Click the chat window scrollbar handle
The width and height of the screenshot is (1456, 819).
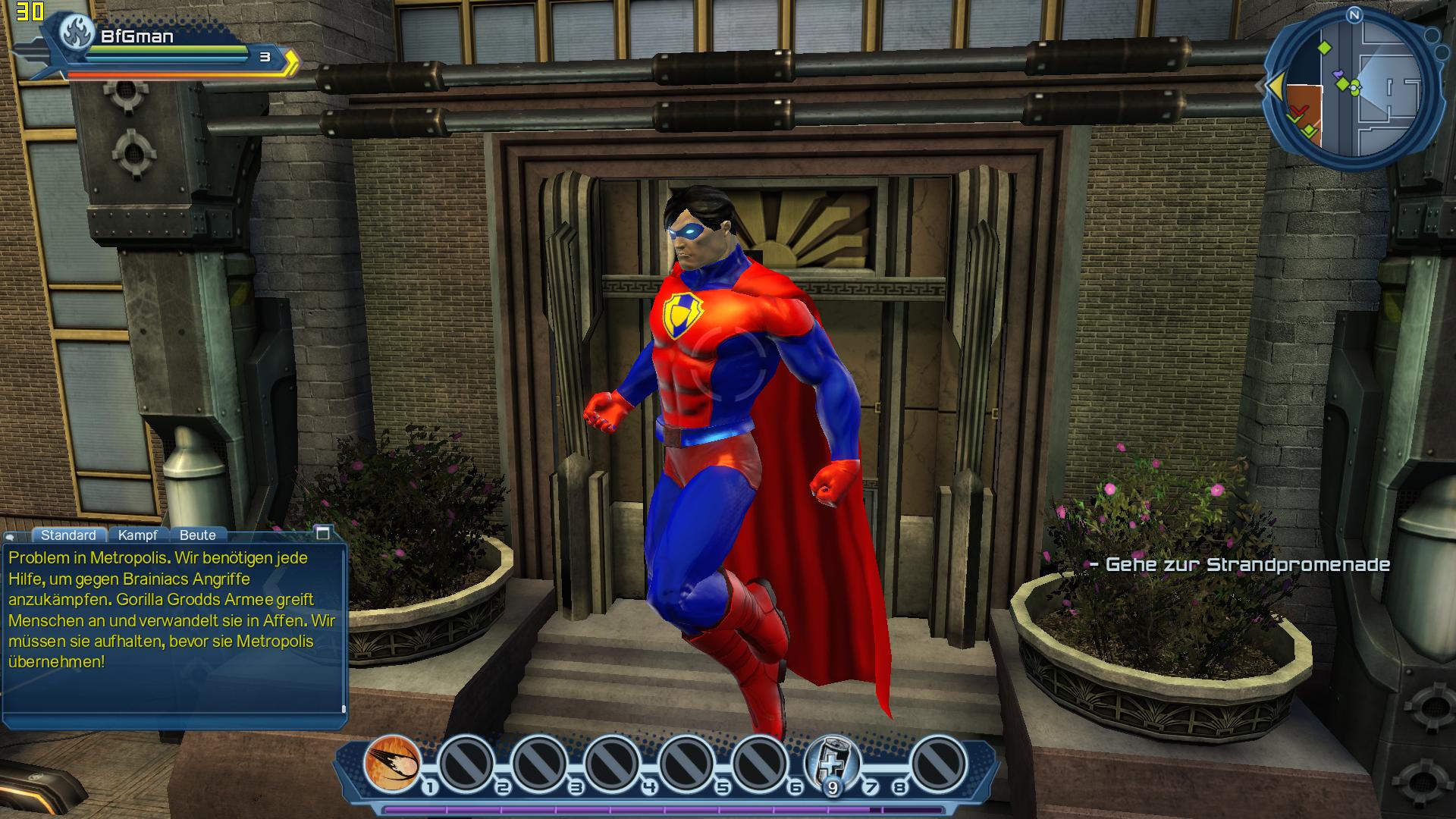344,710
